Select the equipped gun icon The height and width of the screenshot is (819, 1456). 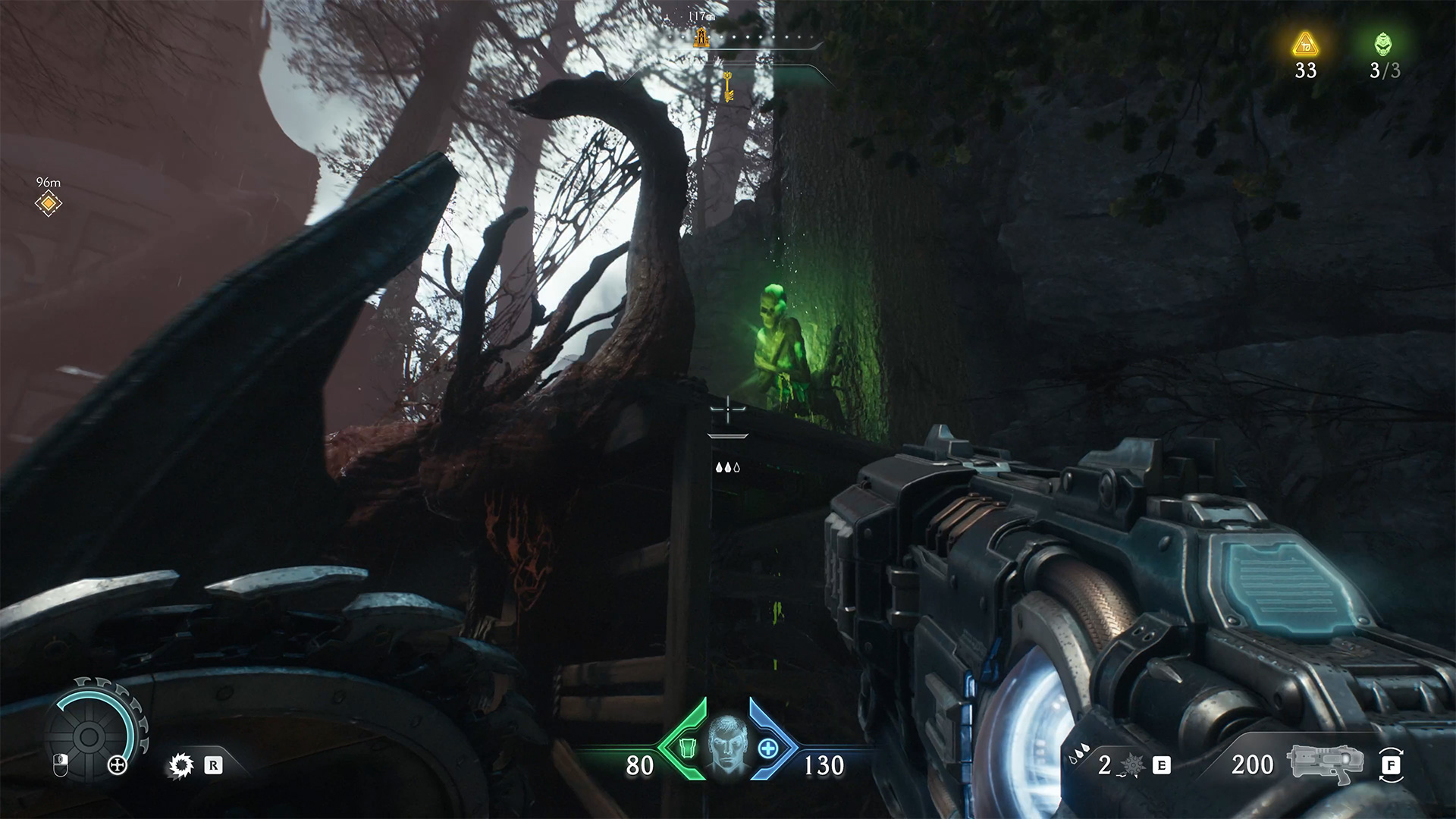pos(1326,764)
